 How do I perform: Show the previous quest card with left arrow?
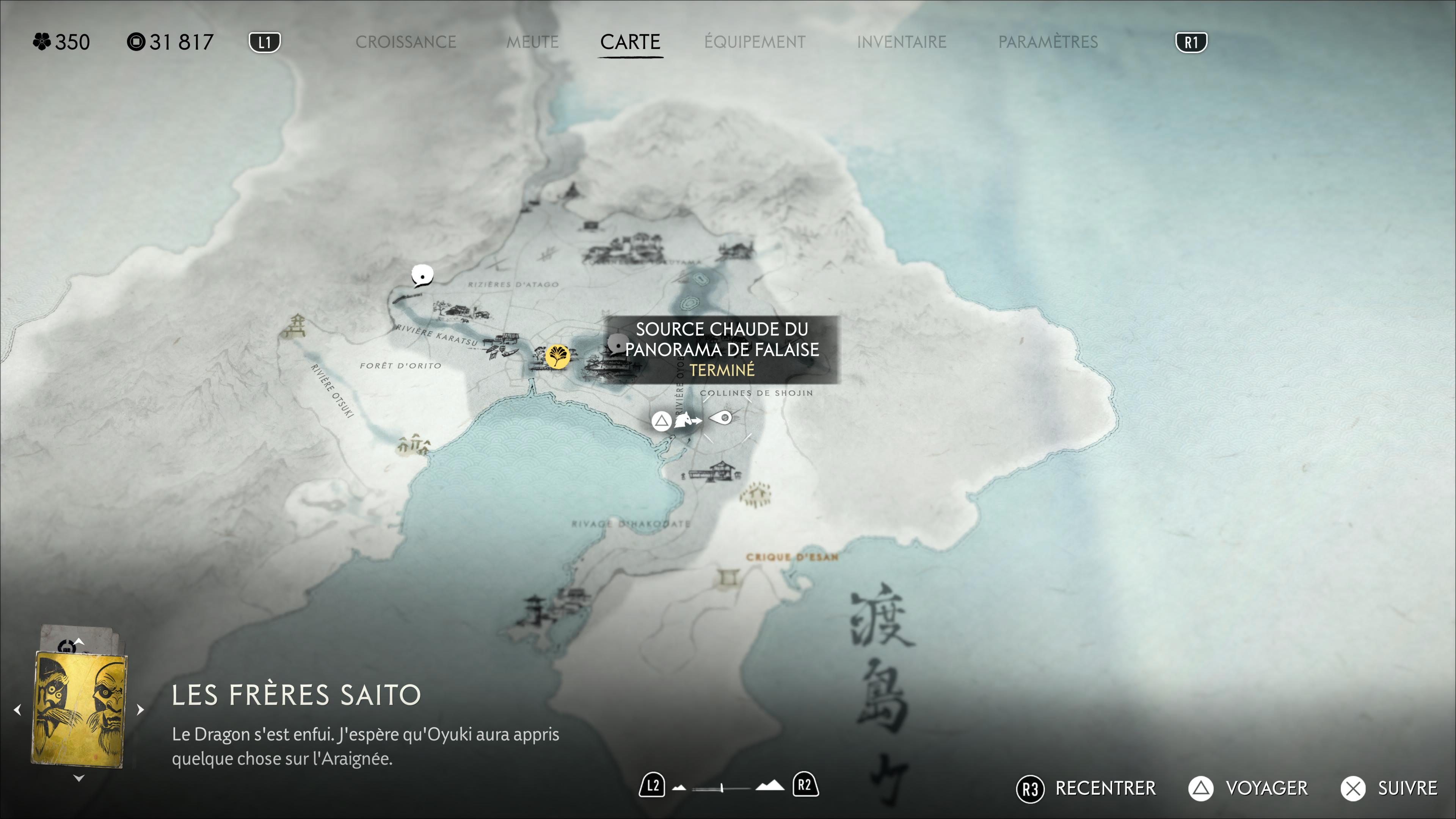point(17,709)
